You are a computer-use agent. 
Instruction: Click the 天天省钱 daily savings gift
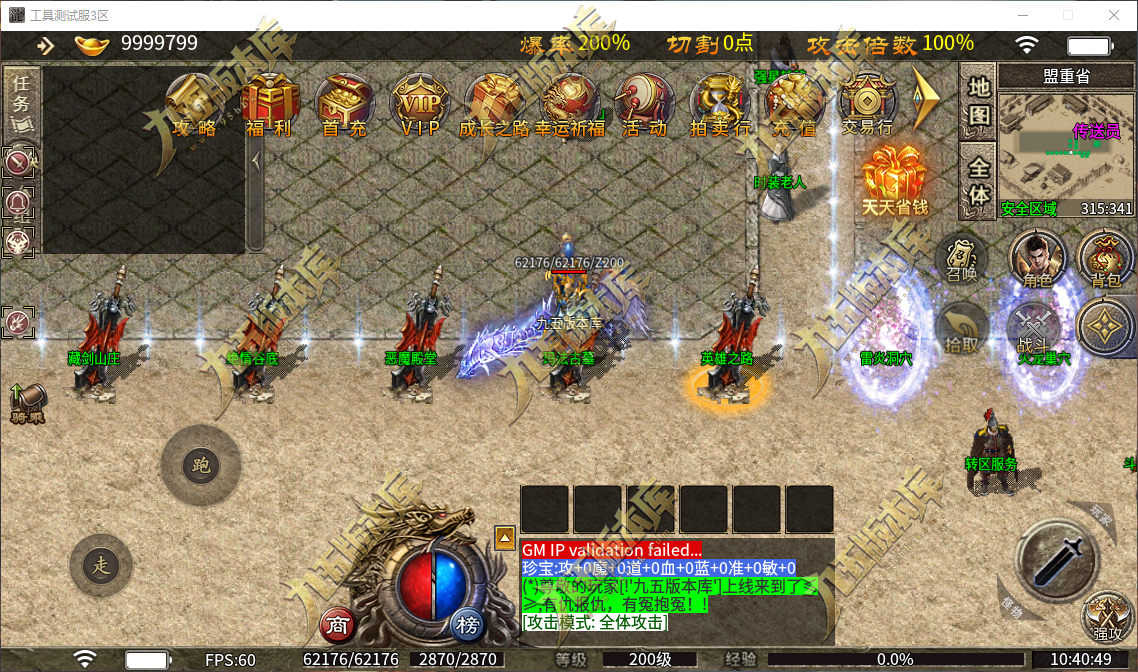tap(895, 180)
